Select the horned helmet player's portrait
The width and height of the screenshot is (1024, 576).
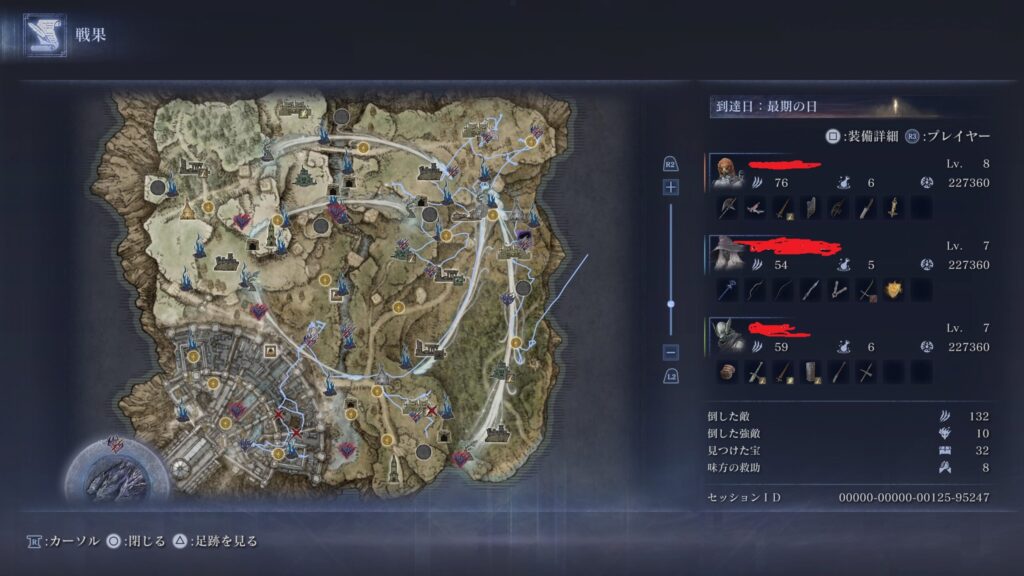[727, 337]
